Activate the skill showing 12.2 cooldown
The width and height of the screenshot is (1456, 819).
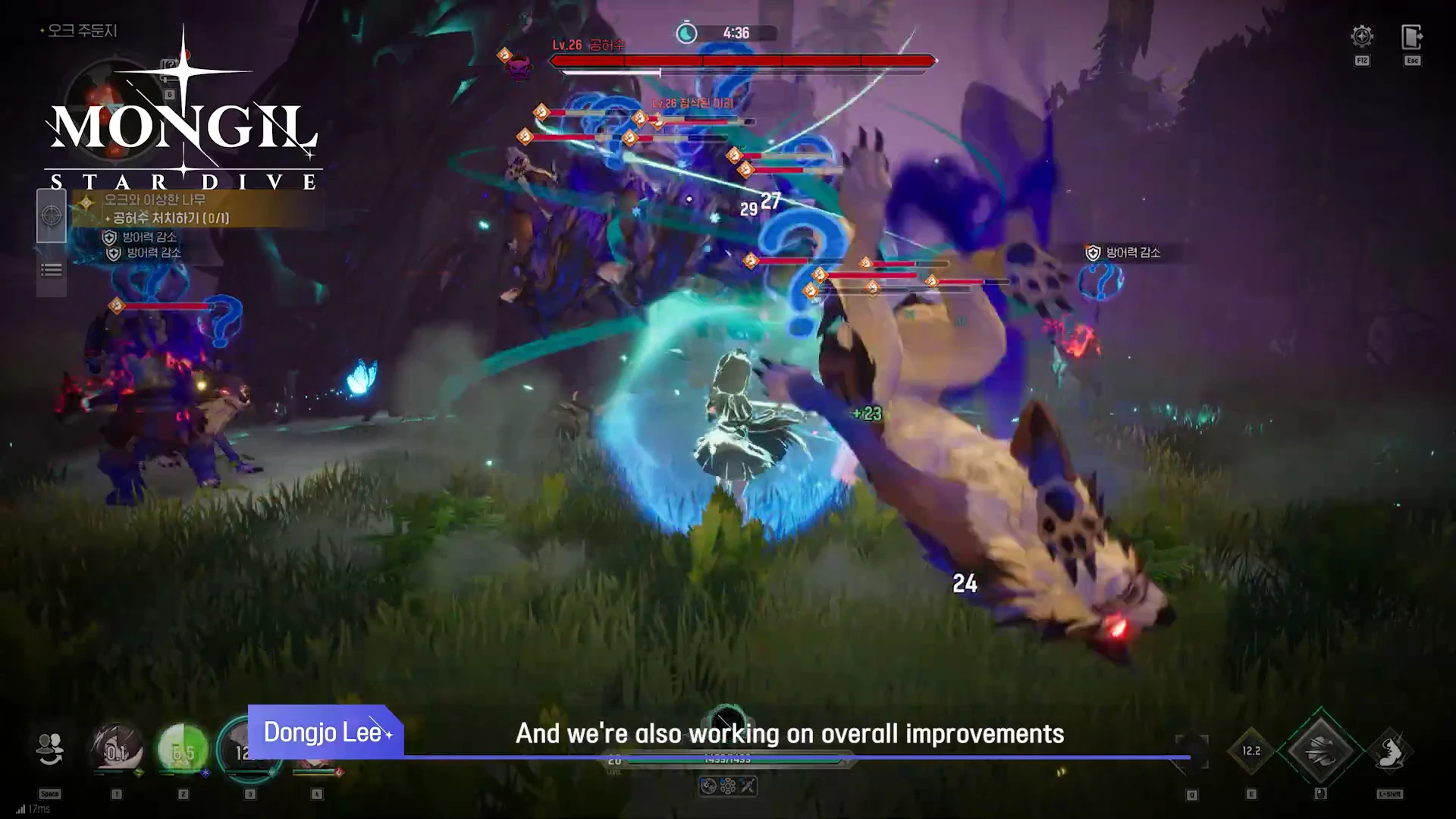point(1251,751)
